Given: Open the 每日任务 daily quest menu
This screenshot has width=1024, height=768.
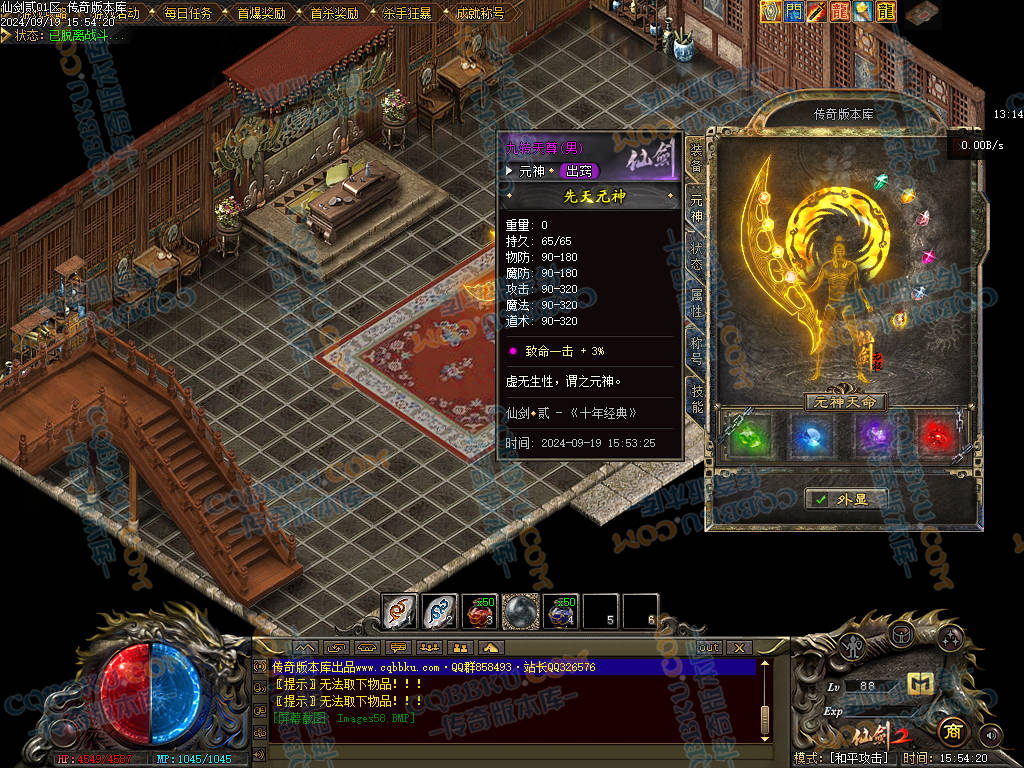Looking at the screenshot, I should click(x=188, y=14).
